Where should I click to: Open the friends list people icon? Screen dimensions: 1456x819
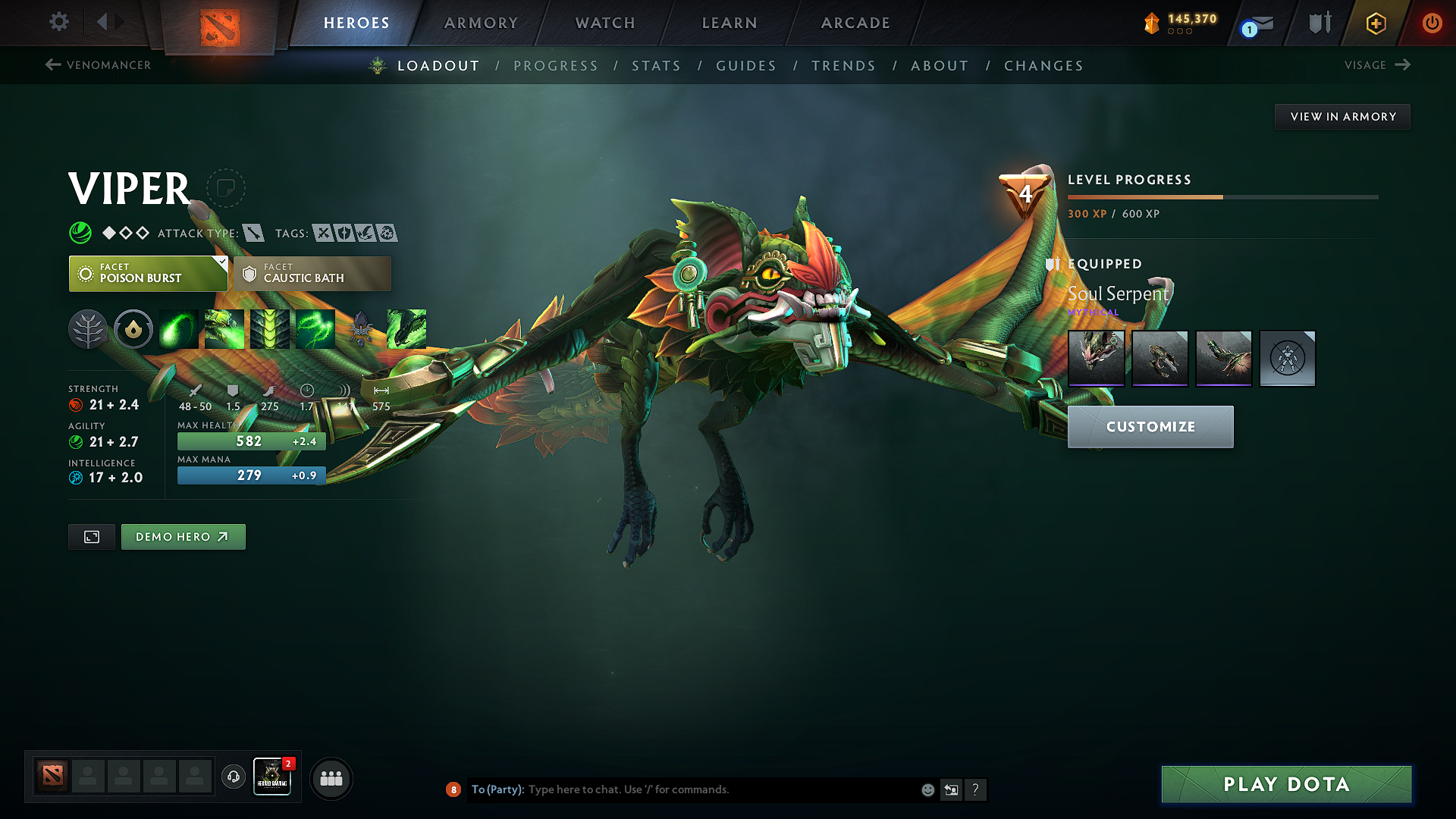pyautogui.click(x=331, y=778)
